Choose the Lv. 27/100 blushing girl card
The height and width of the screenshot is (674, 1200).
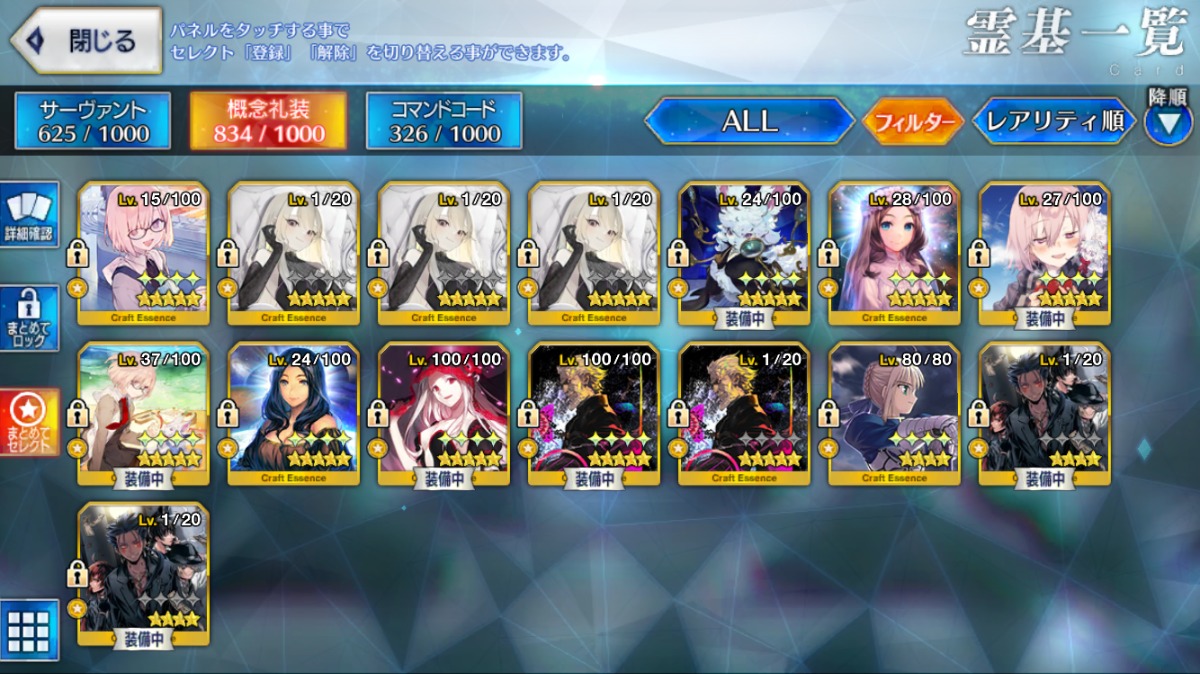[x=1044, y=254]
